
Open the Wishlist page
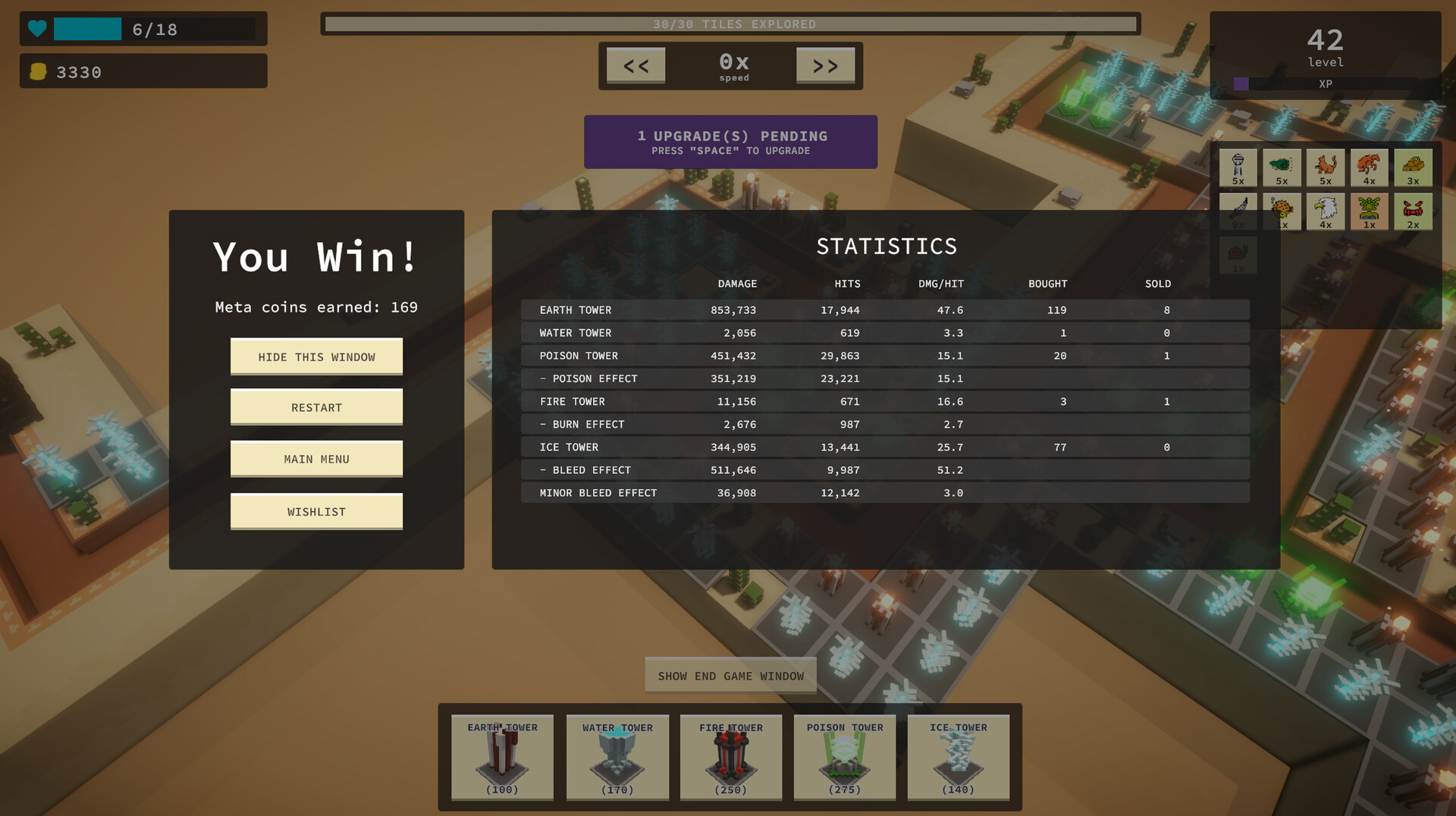[x=316, y=511]
